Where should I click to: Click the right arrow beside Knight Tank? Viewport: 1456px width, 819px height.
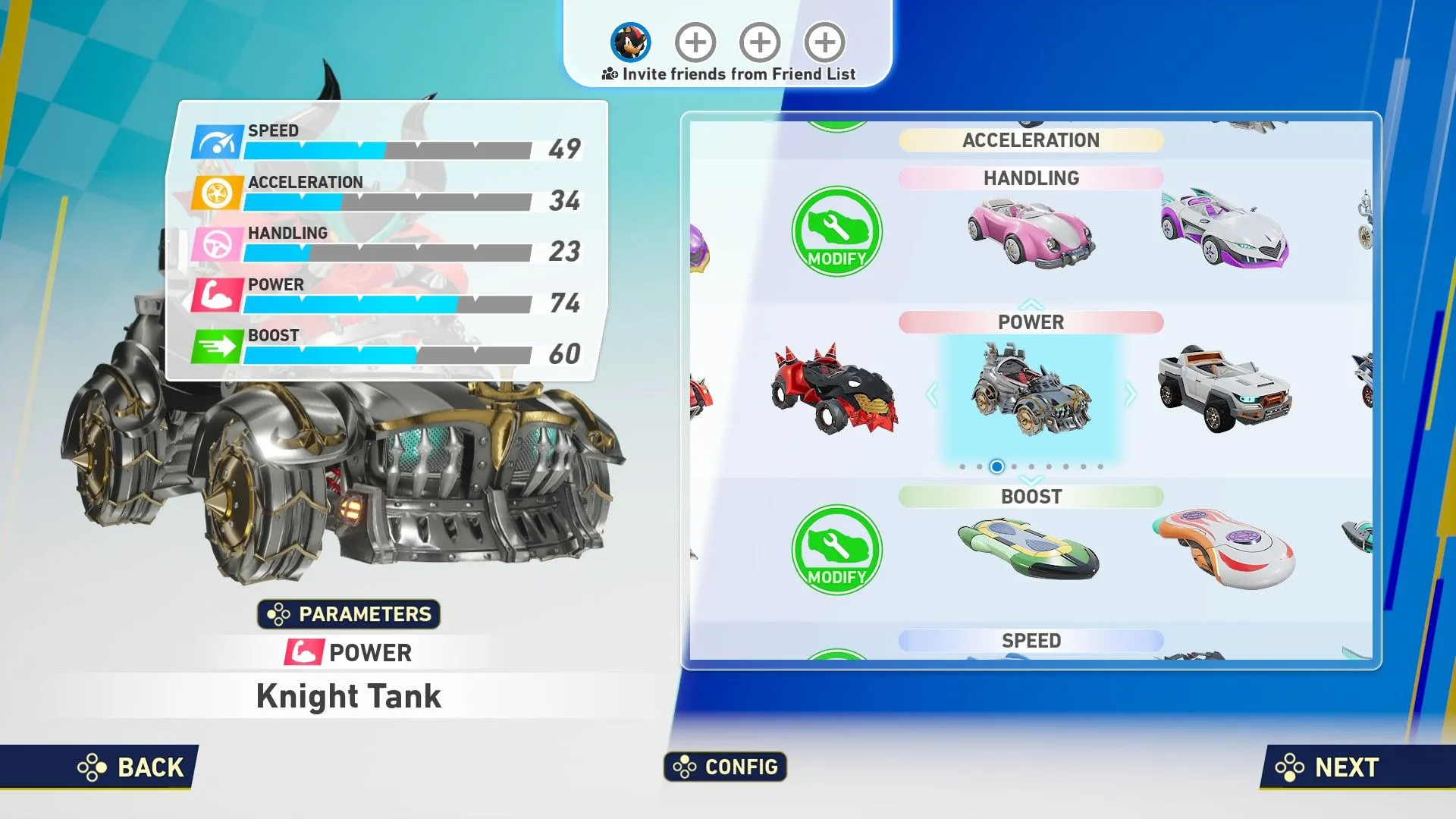[x=1131, y=394]
